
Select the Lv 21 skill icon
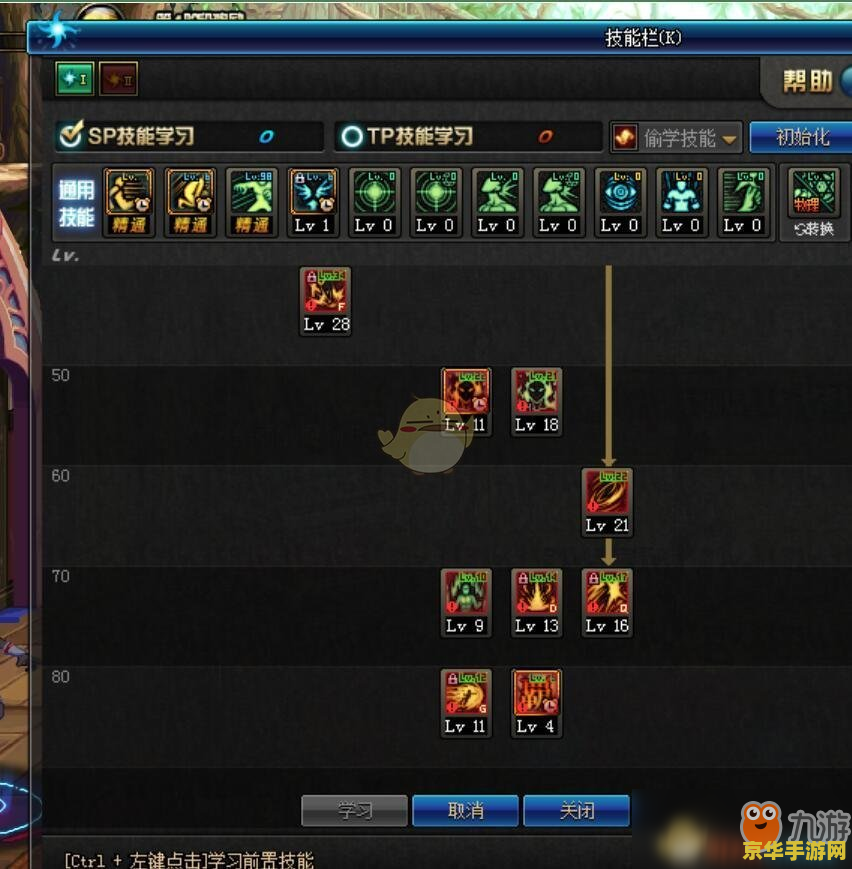pos(607,492)
